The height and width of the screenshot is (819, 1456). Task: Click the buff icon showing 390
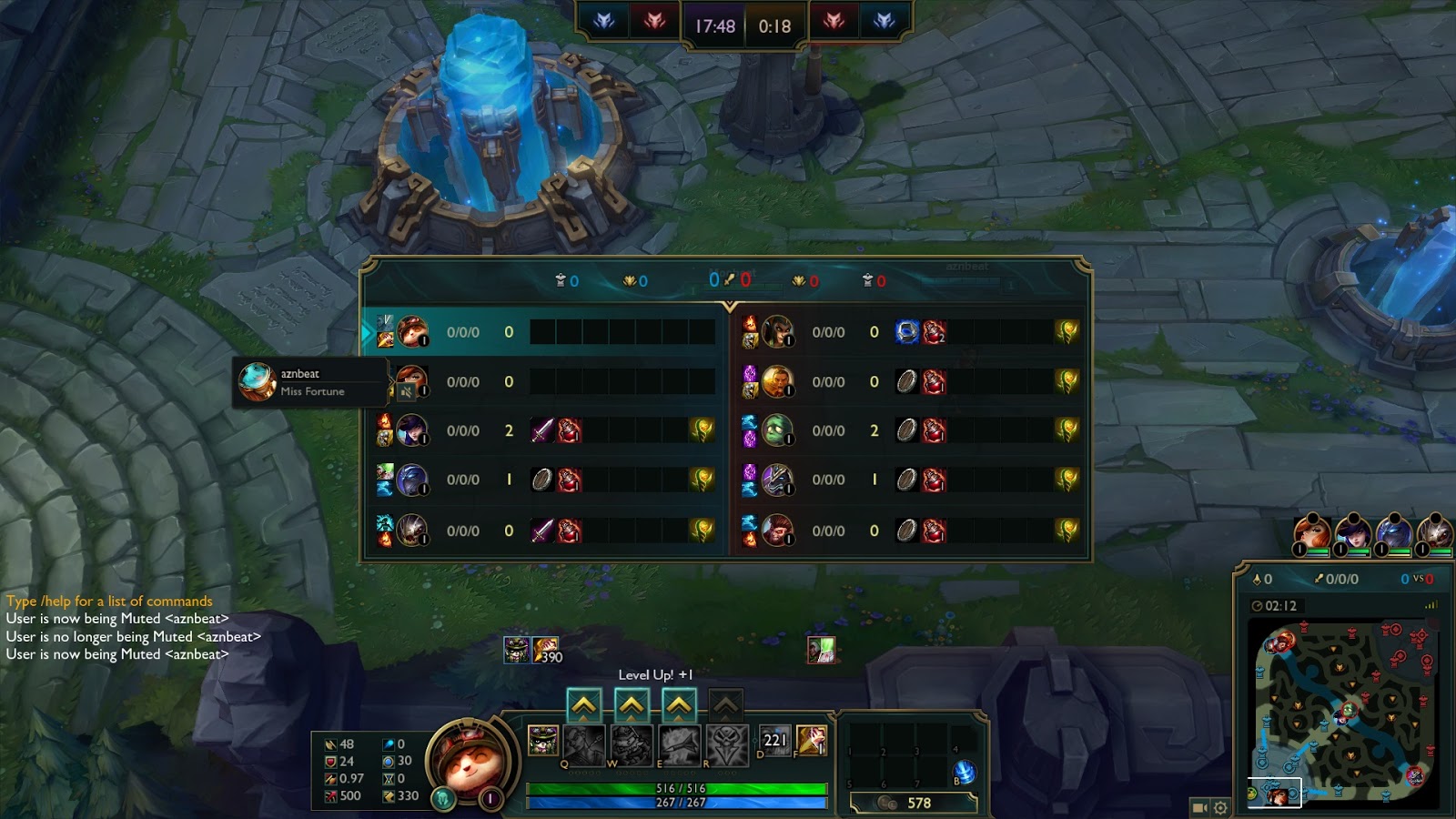(x=546, y=650)
